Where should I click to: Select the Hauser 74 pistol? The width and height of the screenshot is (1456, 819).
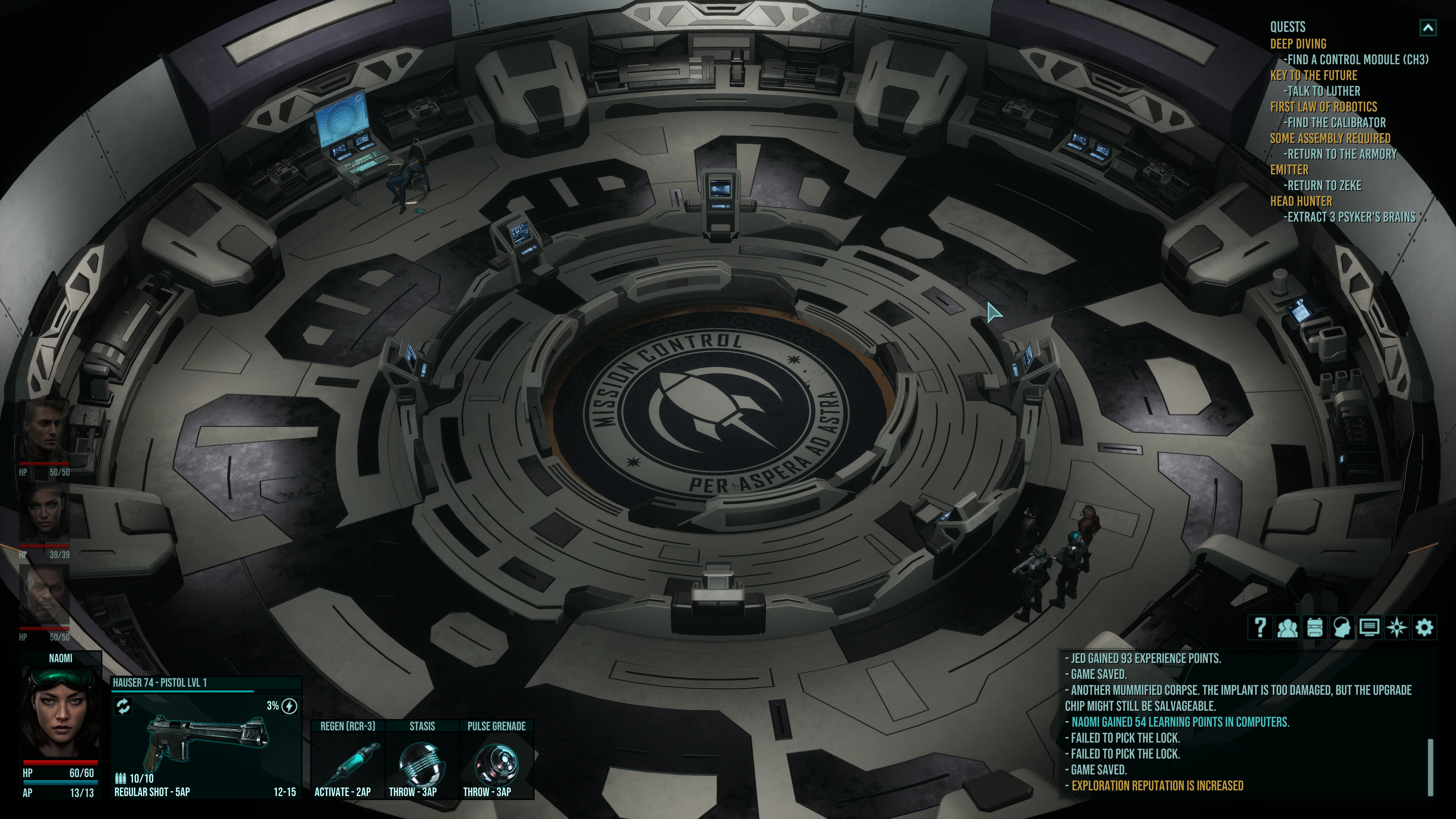(x=206, y=740)
